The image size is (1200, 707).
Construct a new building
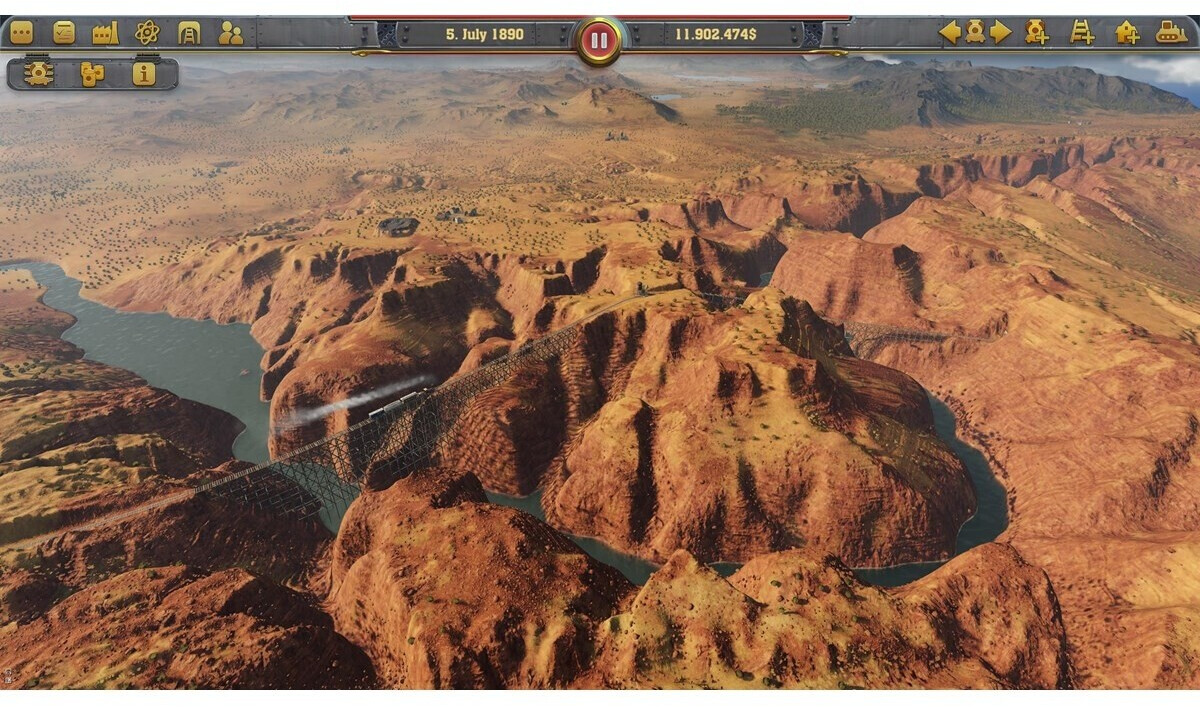[1127, 32]
